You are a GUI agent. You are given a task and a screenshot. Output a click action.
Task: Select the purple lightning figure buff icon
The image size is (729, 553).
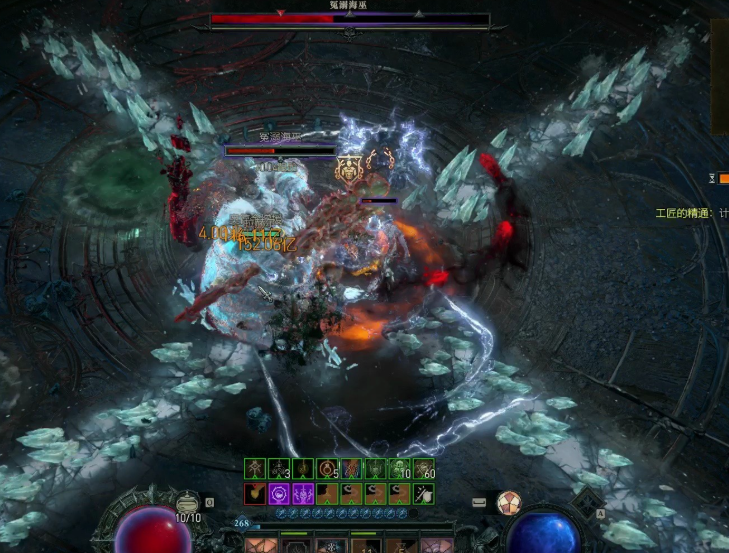pos(303,493)
